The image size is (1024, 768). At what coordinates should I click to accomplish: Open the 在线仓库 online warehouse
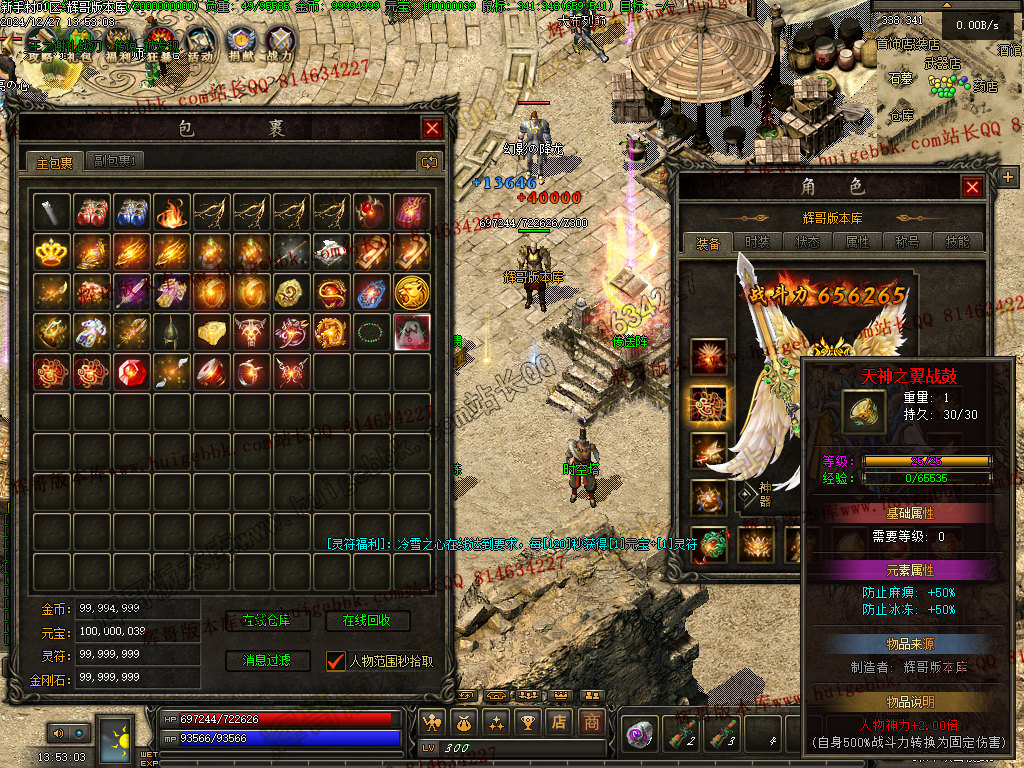coord(261,621)
